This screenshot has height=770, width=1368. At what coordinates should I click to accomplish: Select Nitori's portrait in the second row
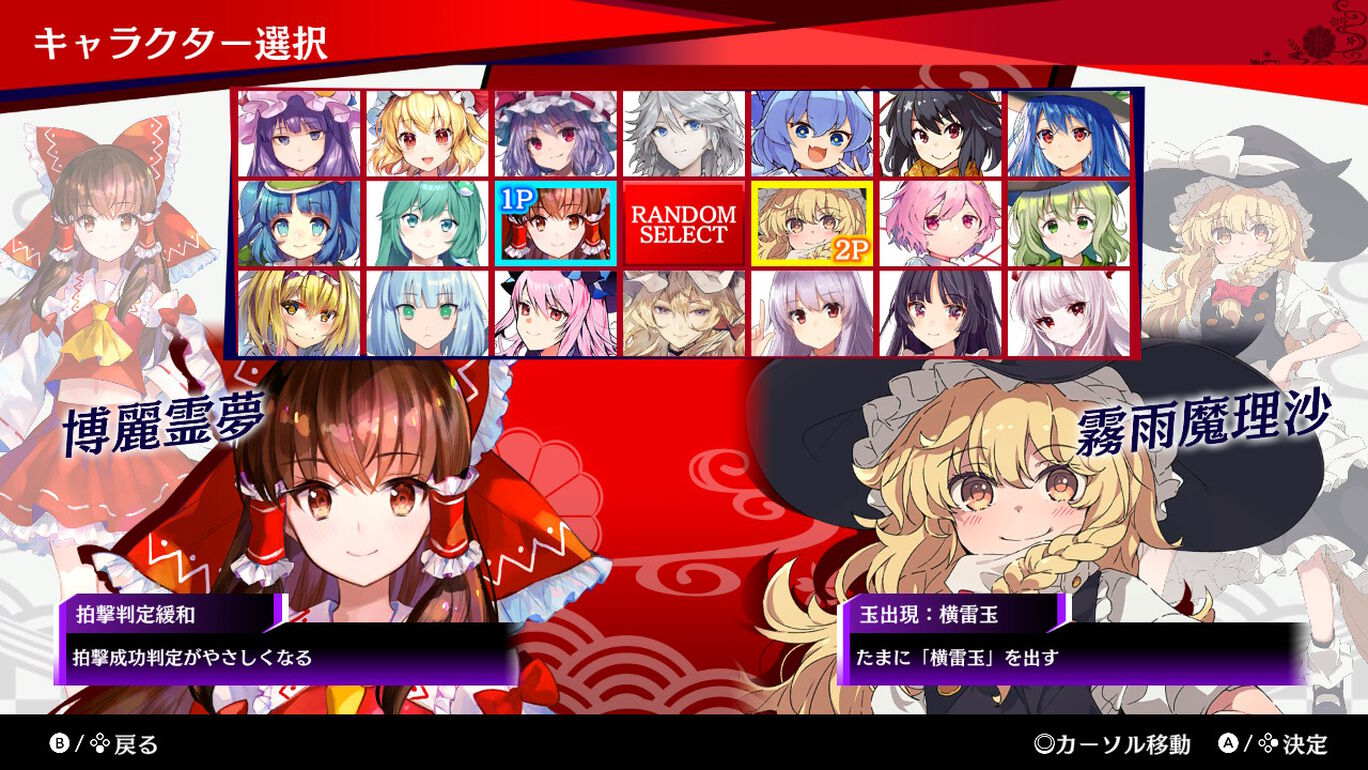tap(295, 222)
